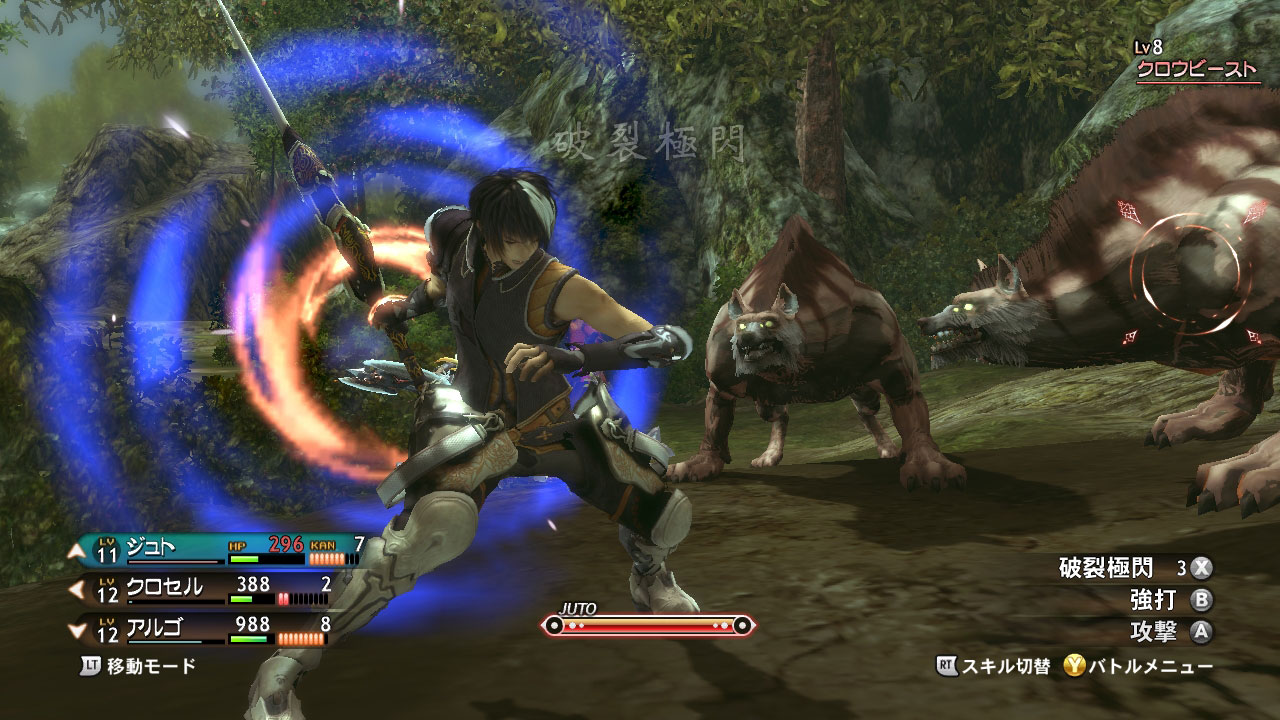Click the クロウビースト enemy name label

tap(1198, 70)
